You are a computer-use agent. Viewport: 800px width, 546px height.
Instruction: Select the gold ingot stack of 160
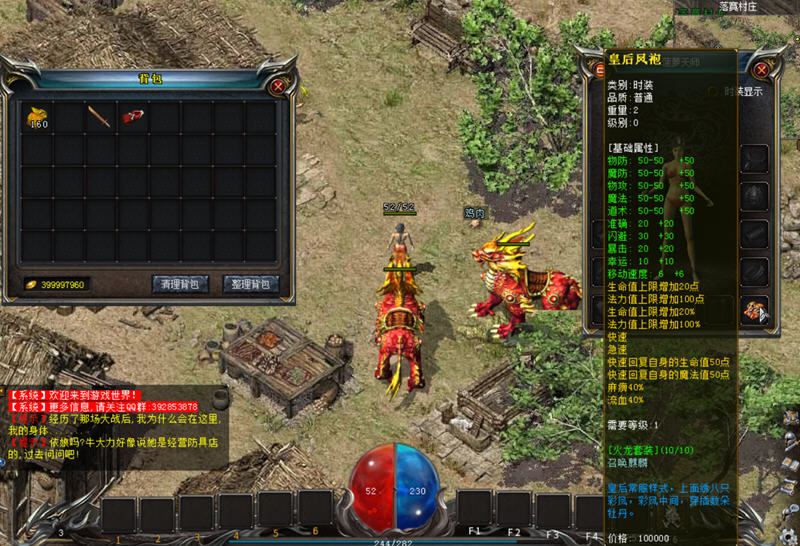tap(38, 117)
